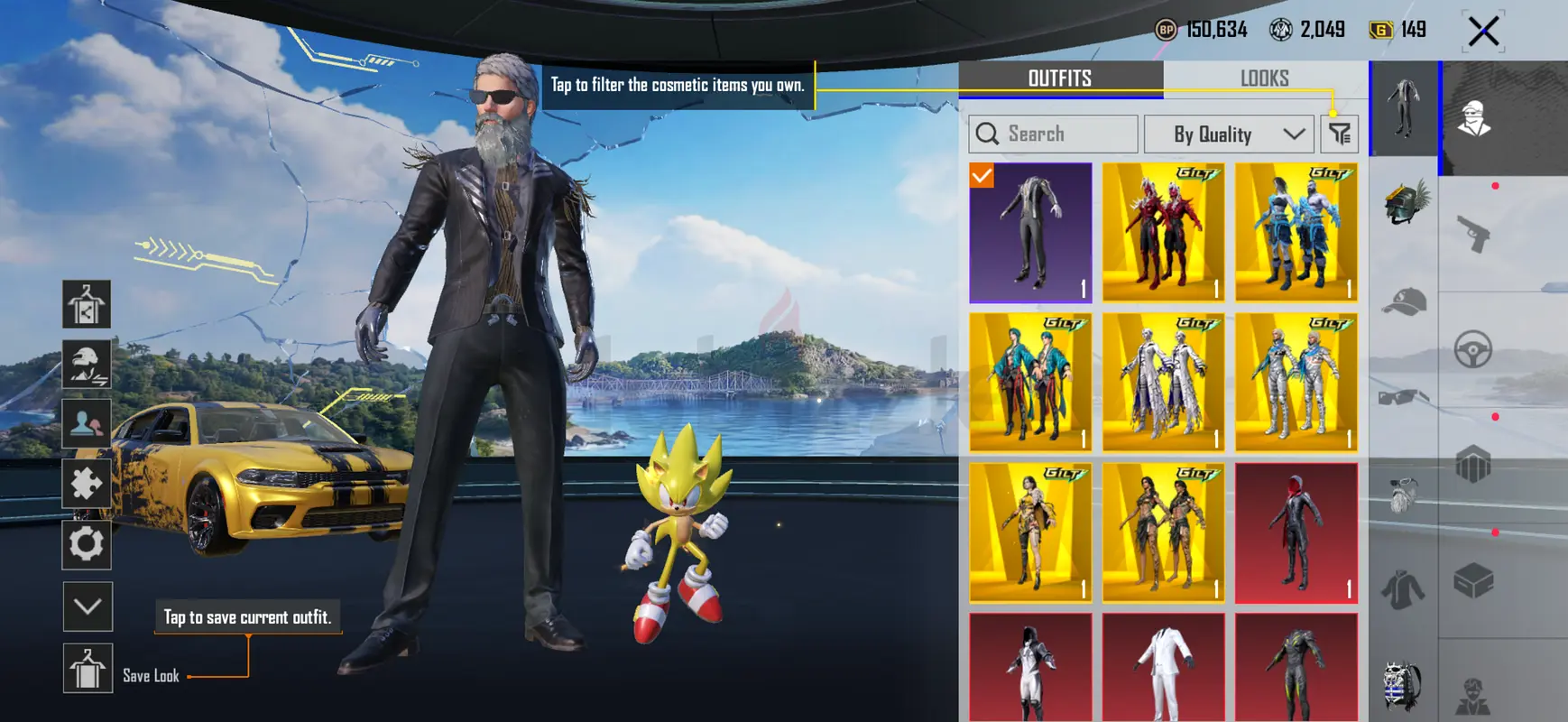Viewport: 1568px width, 722px height.
Task: Open the gear settings icon
Action: pos(87,544)
